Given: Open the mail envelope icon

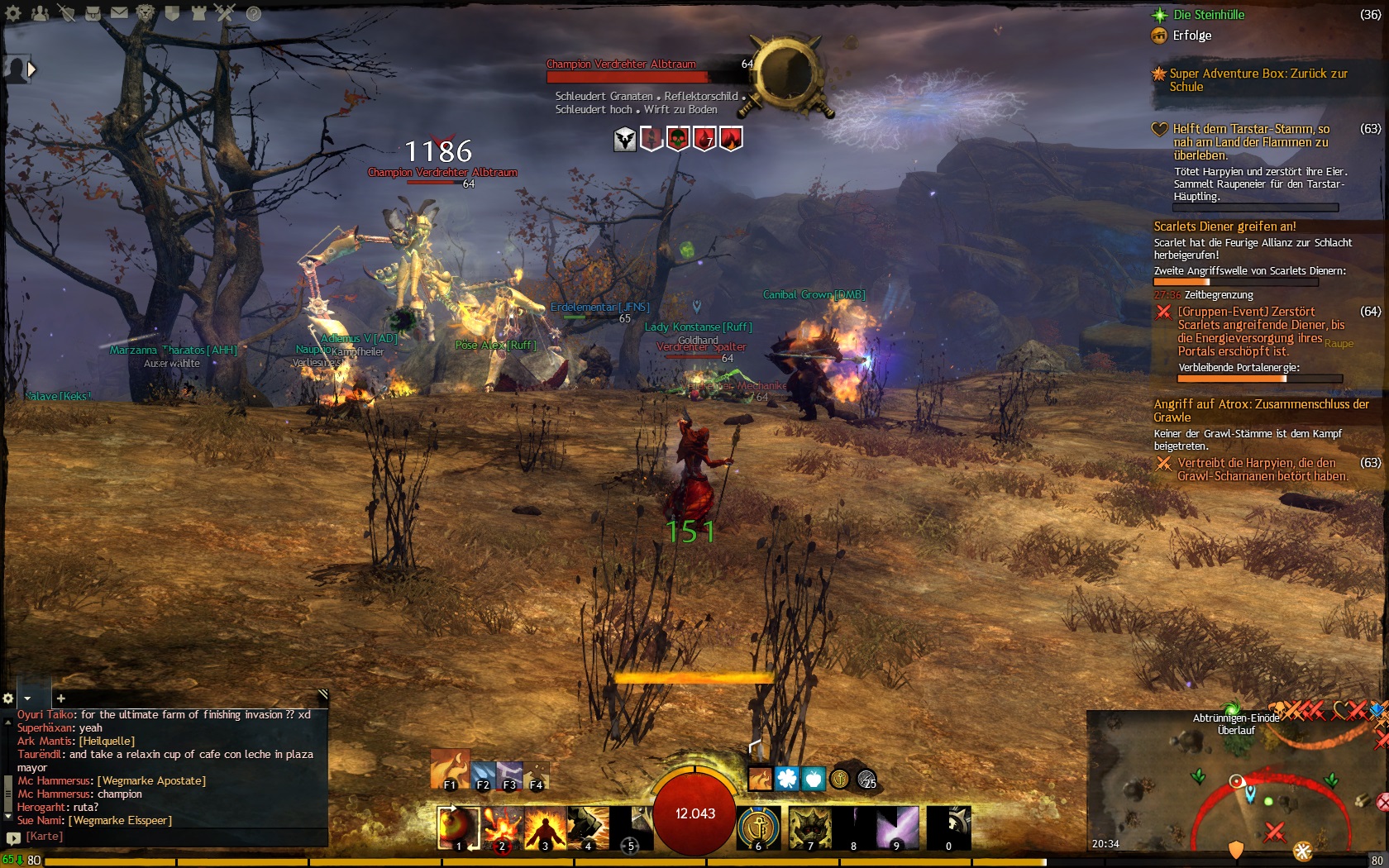Looking at the screenshot, I should click(x=119, y=12).
